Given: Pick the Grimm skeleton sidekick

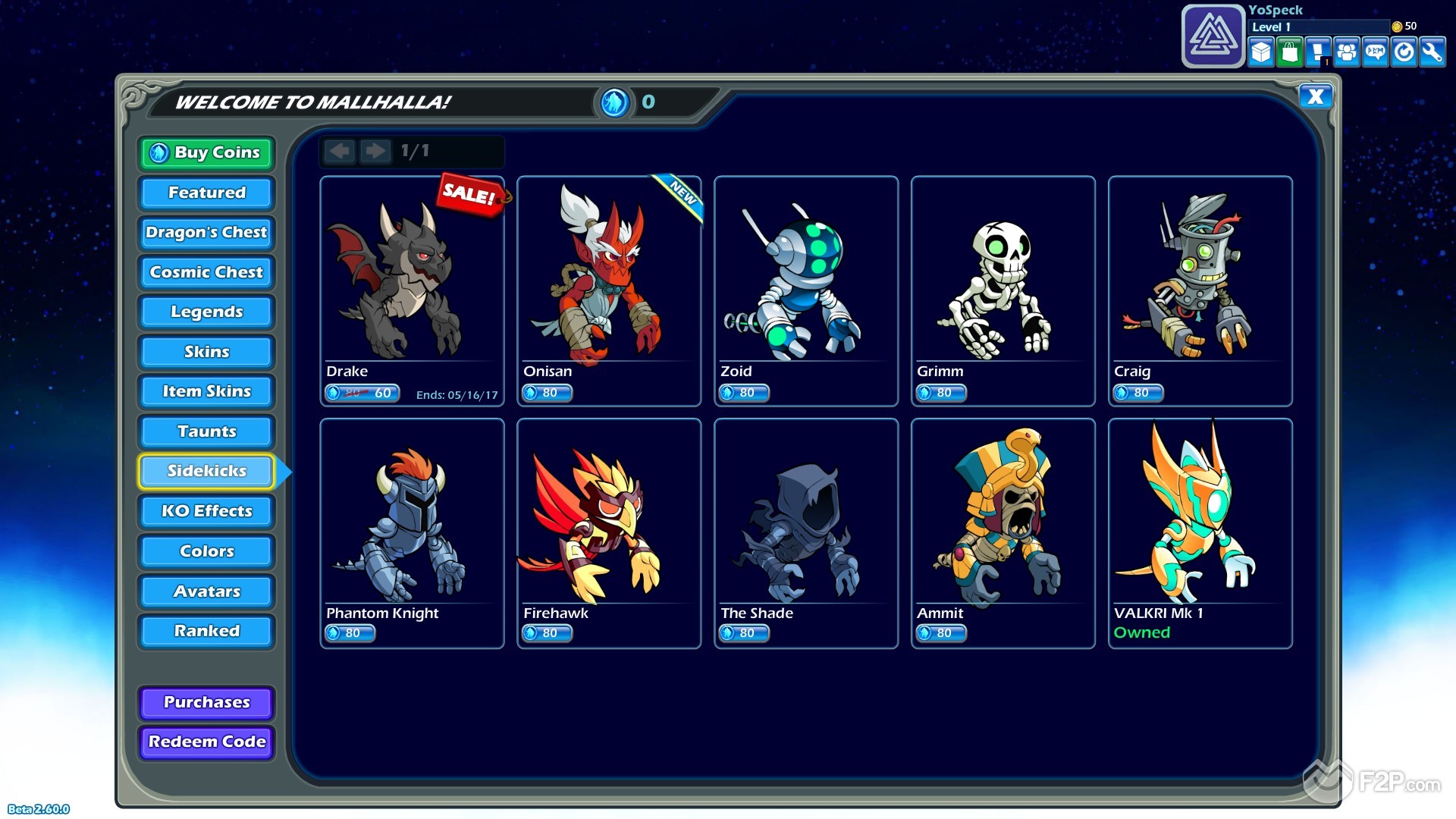Looking at the screenshot, I should coord(1003,290).
